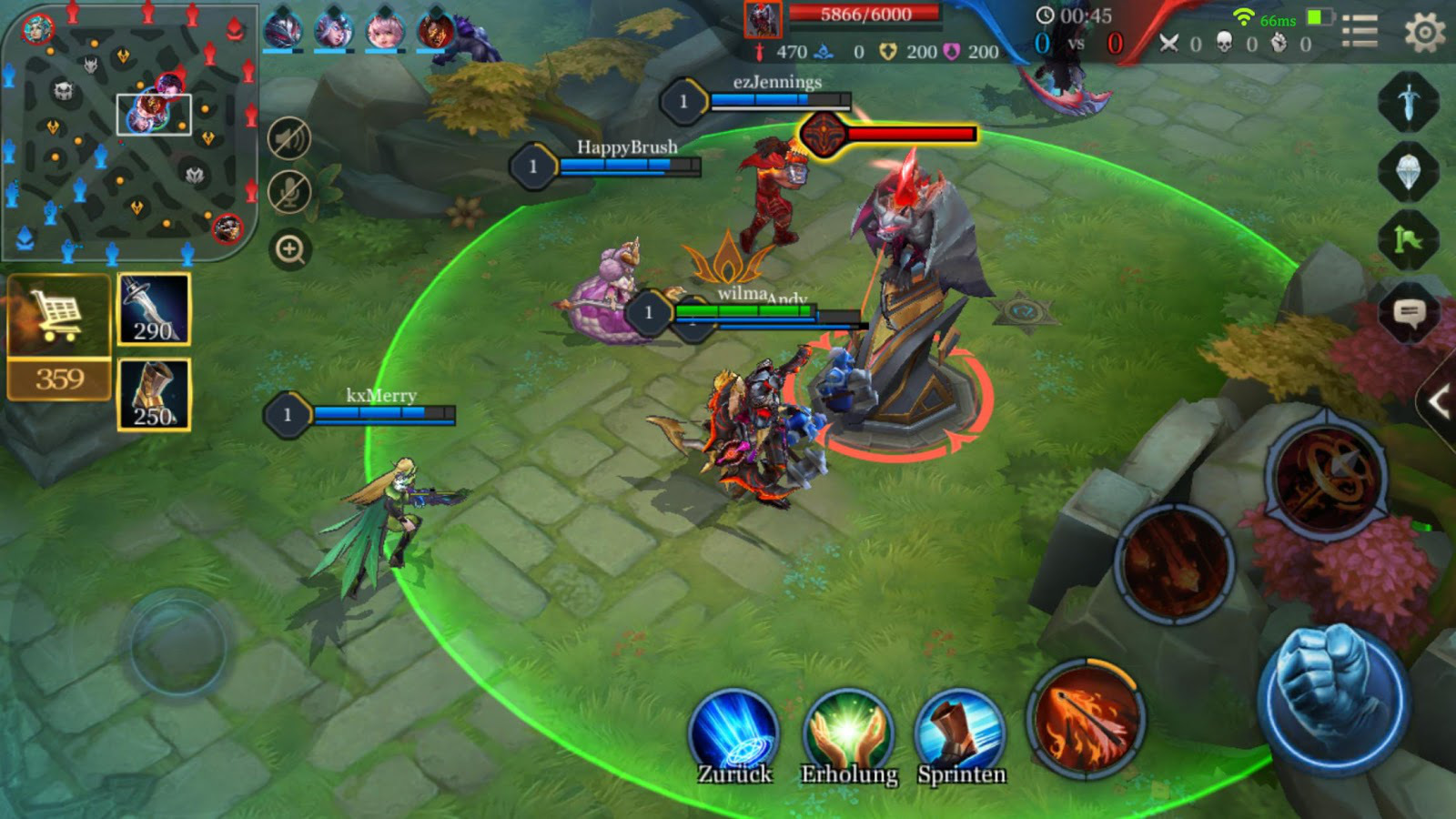Open the scoreboard list icon

tap(1360, 31)
